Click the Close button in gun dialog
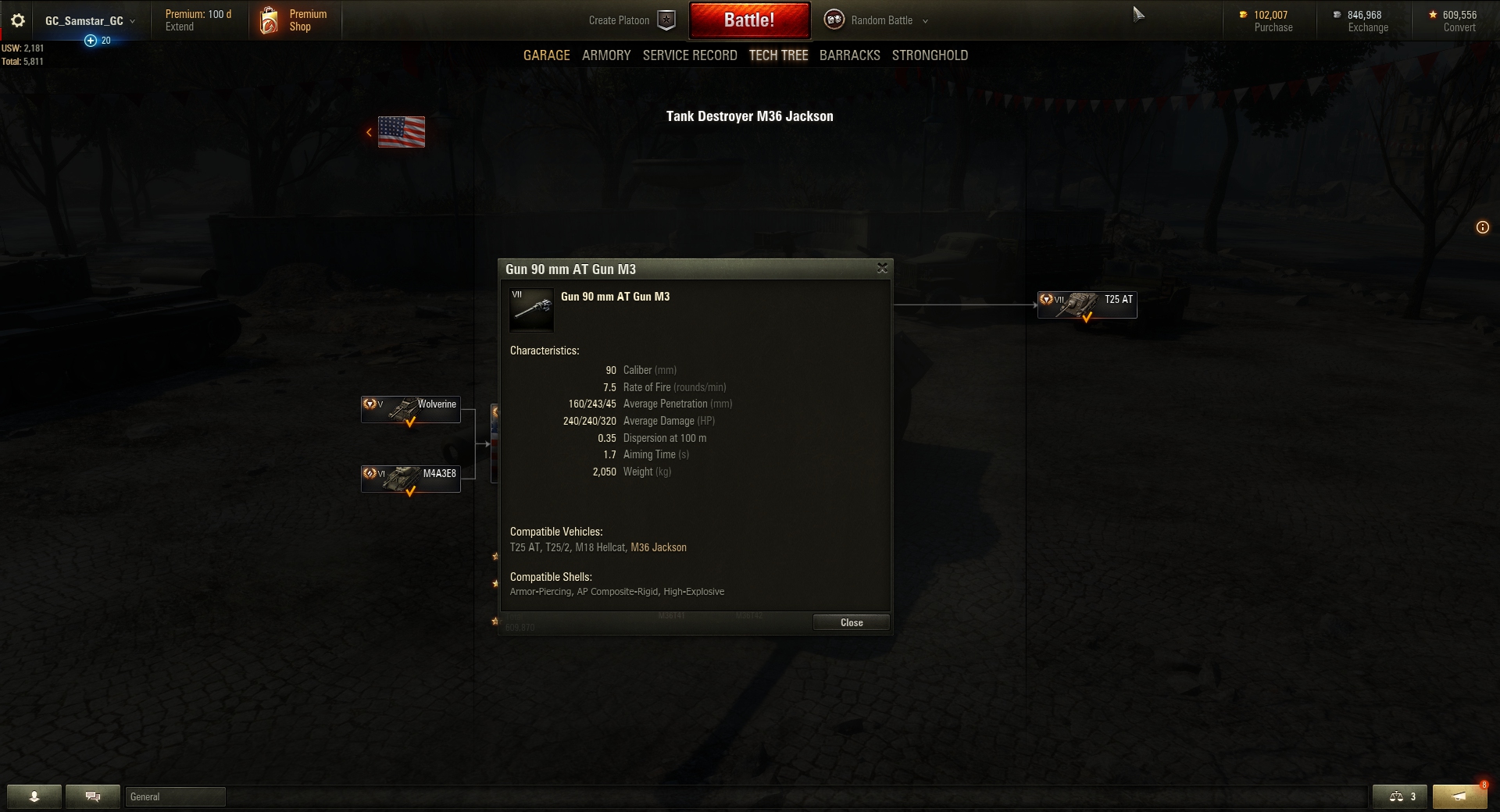Viewport: 1500px width, 812px height. pyautogui.click(x=851, y=622)
